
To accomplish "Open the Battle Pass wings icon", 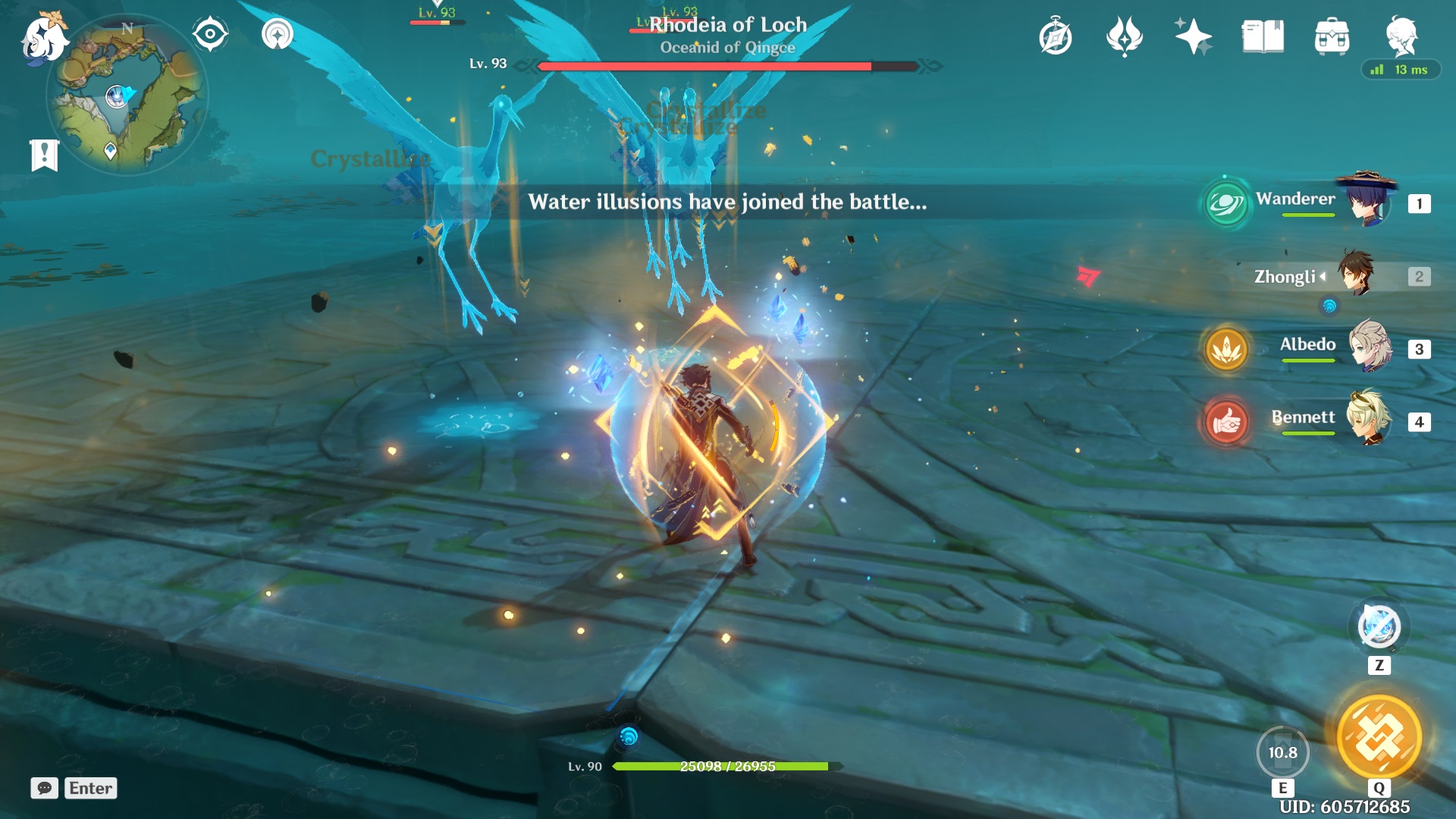I will (x=1124, y=36).
